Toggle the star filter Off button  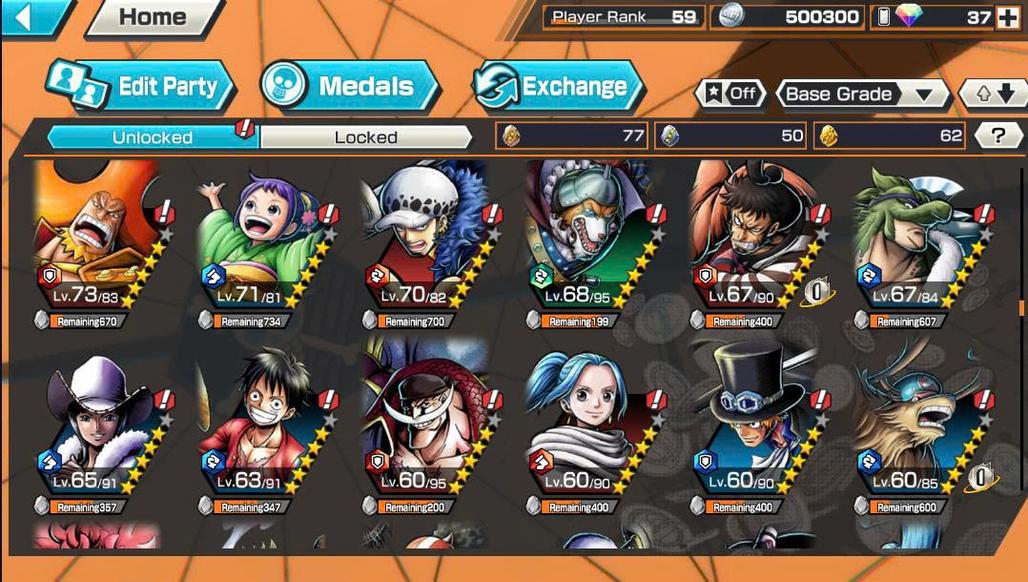tap(731, 94)
